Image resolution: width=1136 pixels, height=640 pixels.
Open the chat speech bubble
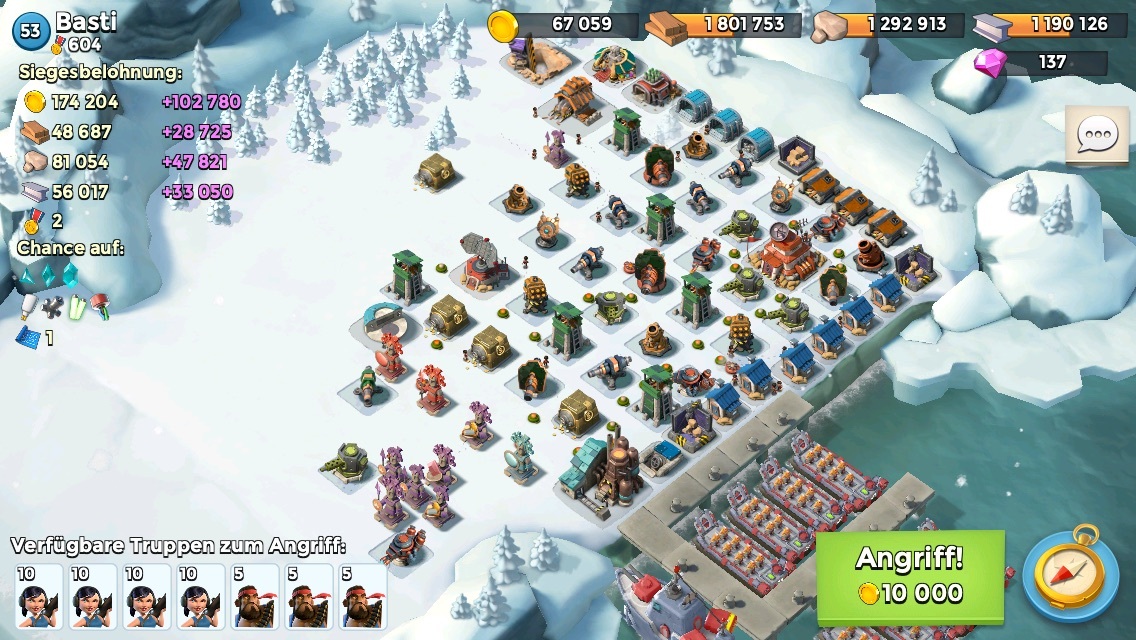pyautogui.click(x=1096, y=134)
